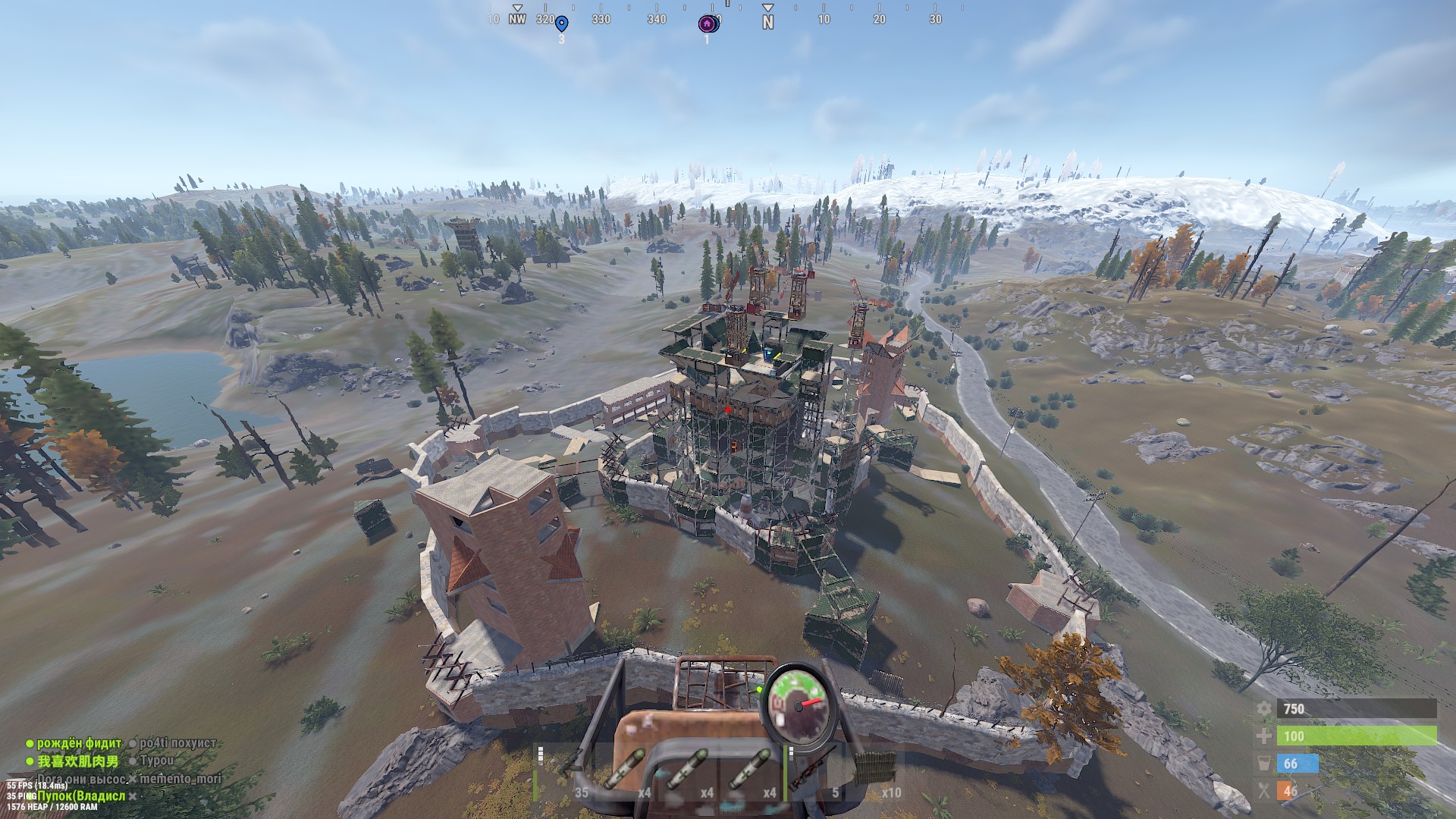
Task: Select teammate рождён фидит in team list
Action: coord(79,743)
